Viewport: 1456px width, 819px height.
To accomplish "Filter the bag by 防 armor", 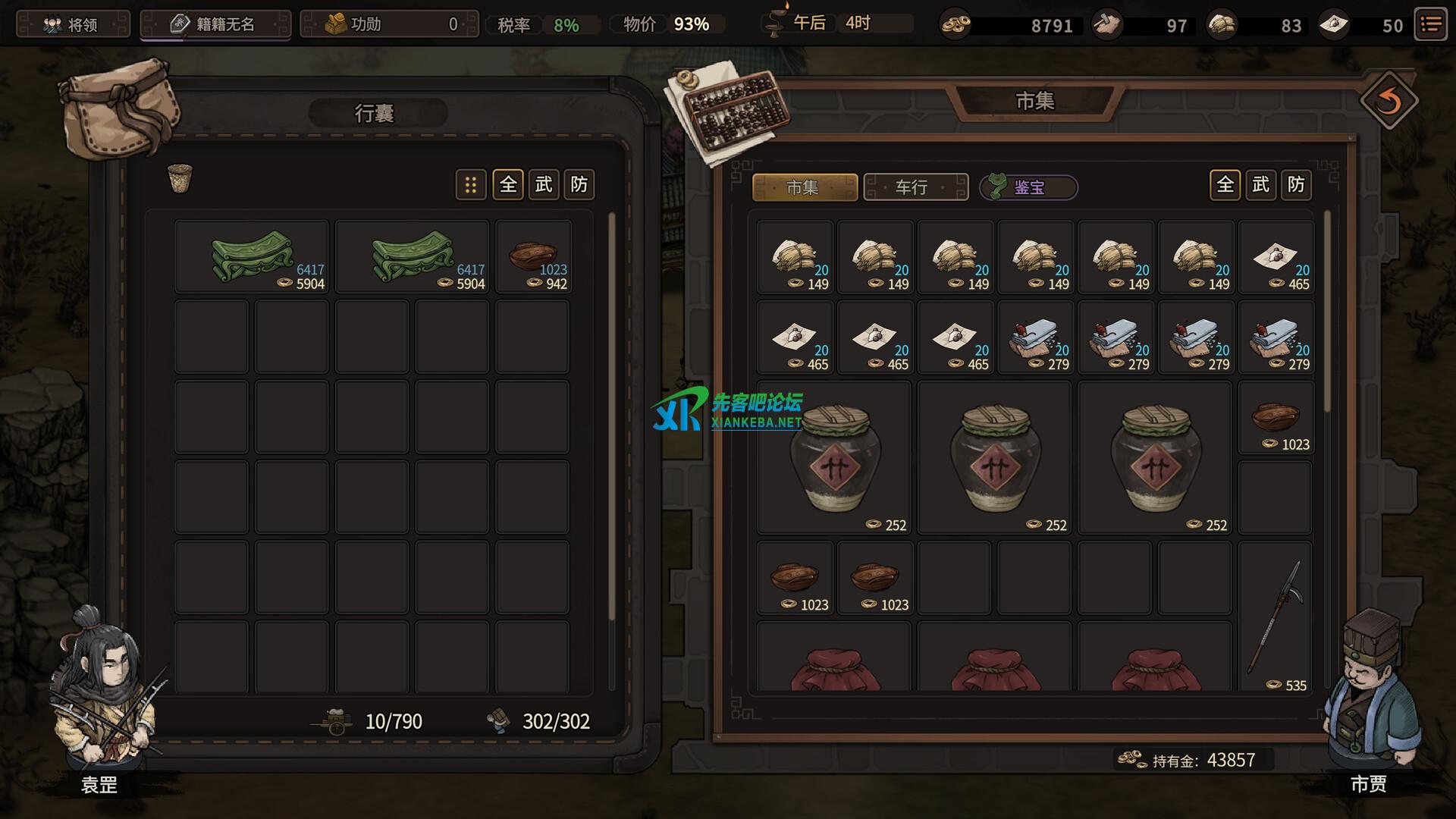I will [579, 185].
